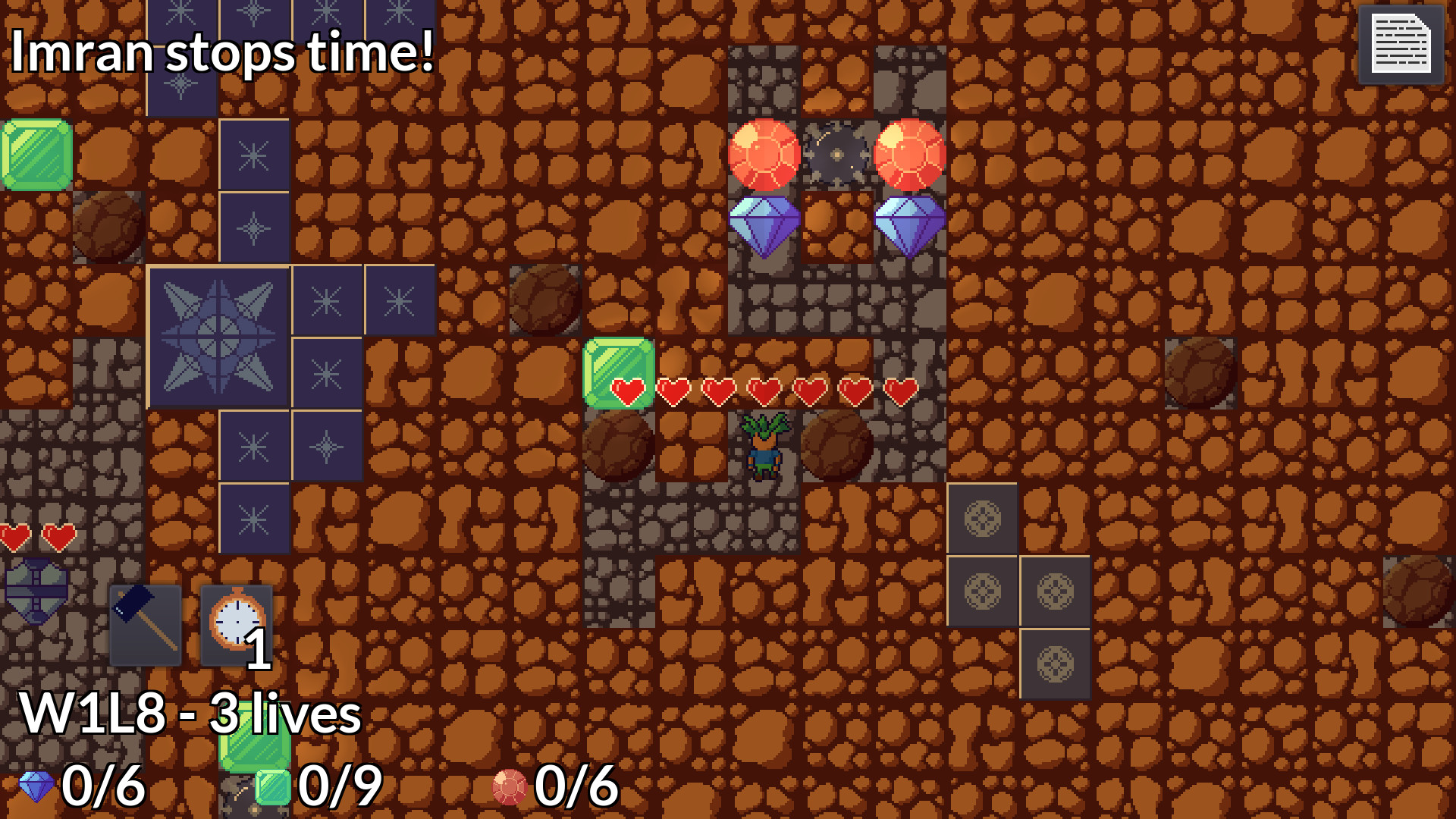Select the player character sprite

pyautogui.click(x=766, y=447)
